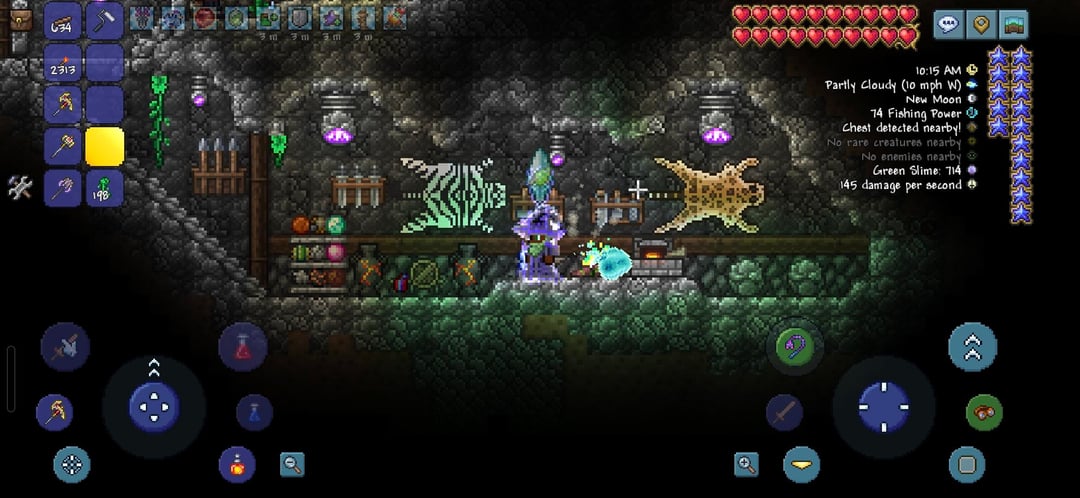
Task: Zoom out with the minus magnifier
Action: [292, 464]
